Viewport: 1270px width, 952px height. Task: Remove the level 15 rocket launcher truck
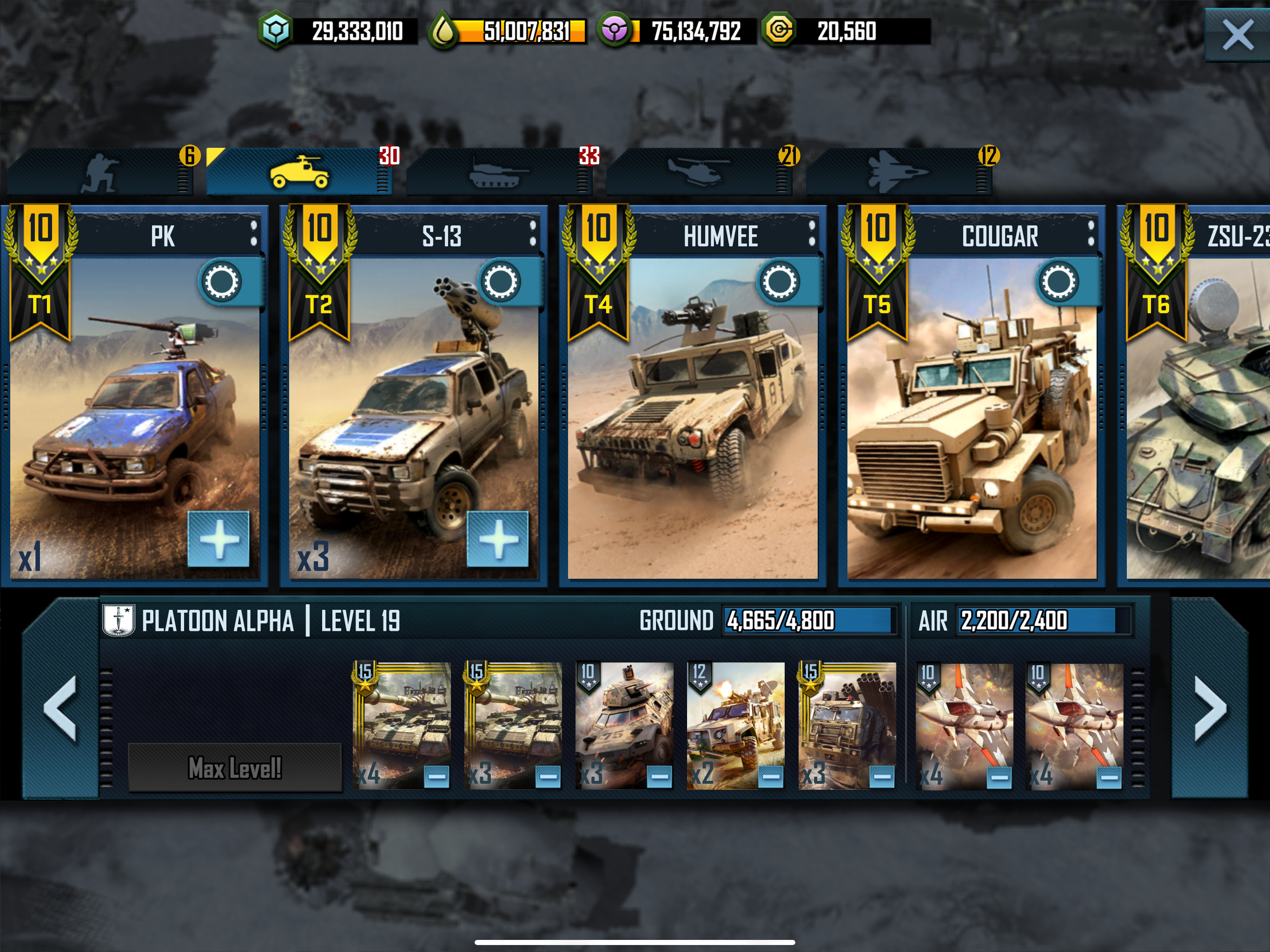(x=882, y=777)
